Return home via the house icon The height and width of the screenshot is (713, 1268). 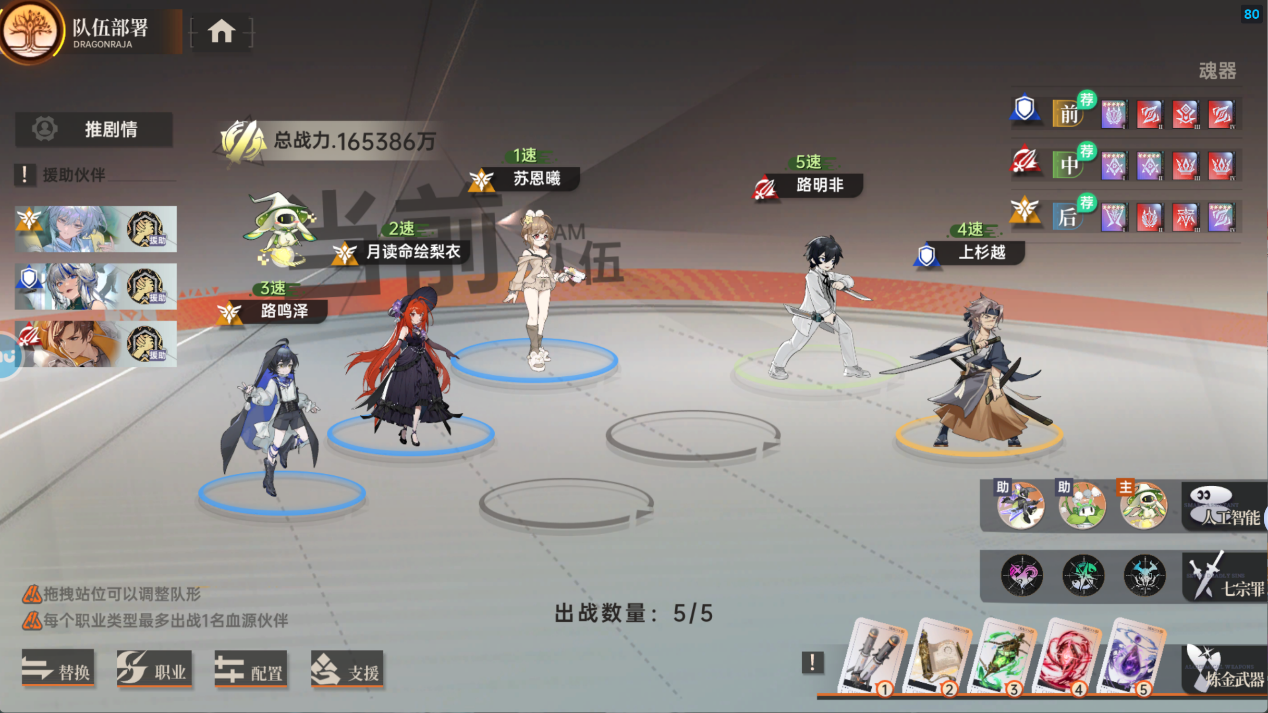click(x=221, y=32)
